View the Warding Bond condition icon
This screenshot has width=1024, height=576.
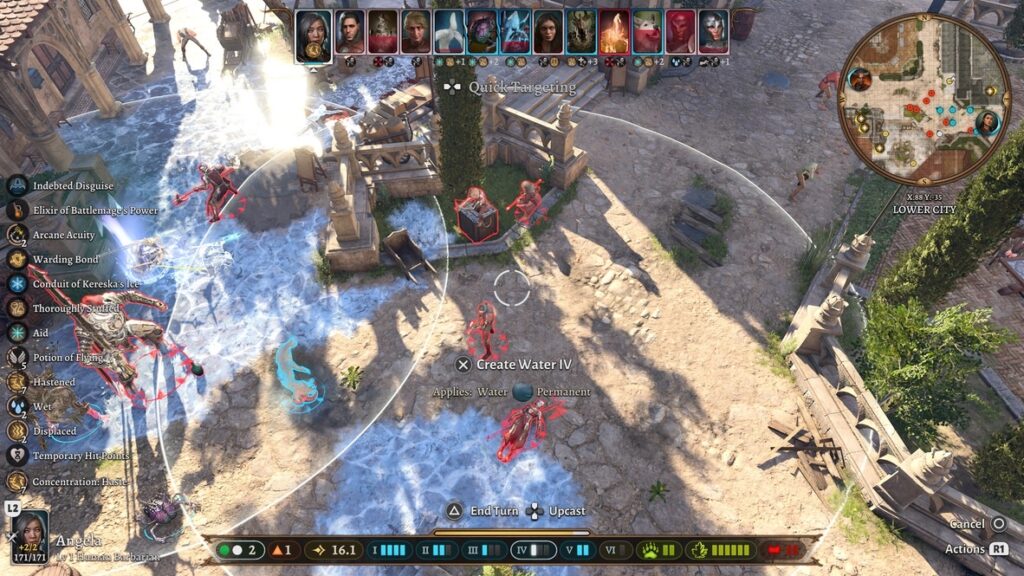[17, 259]
